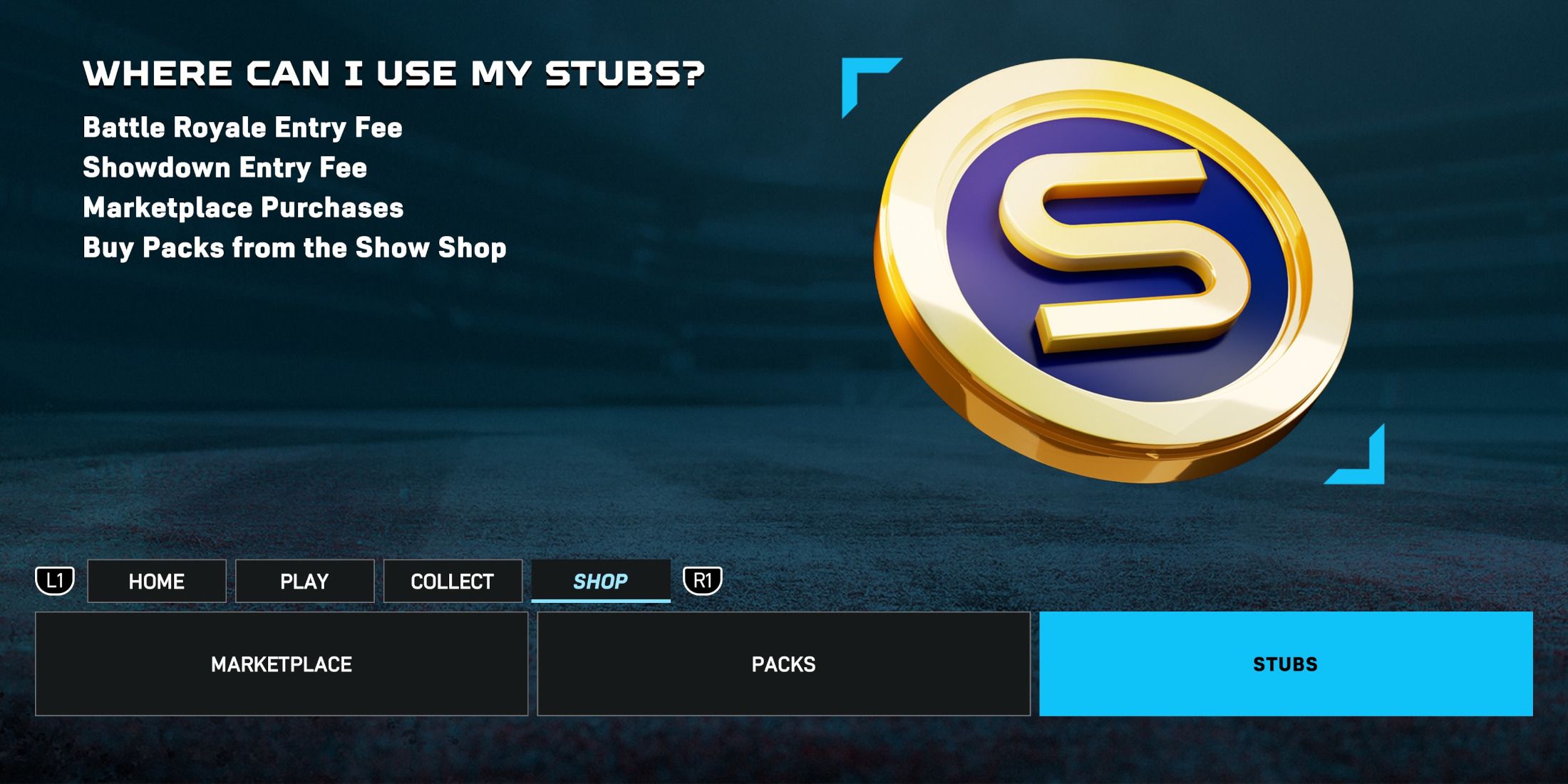1568x784 pixels.
Task: Open the PLAY tab
Action: (304, 582)
